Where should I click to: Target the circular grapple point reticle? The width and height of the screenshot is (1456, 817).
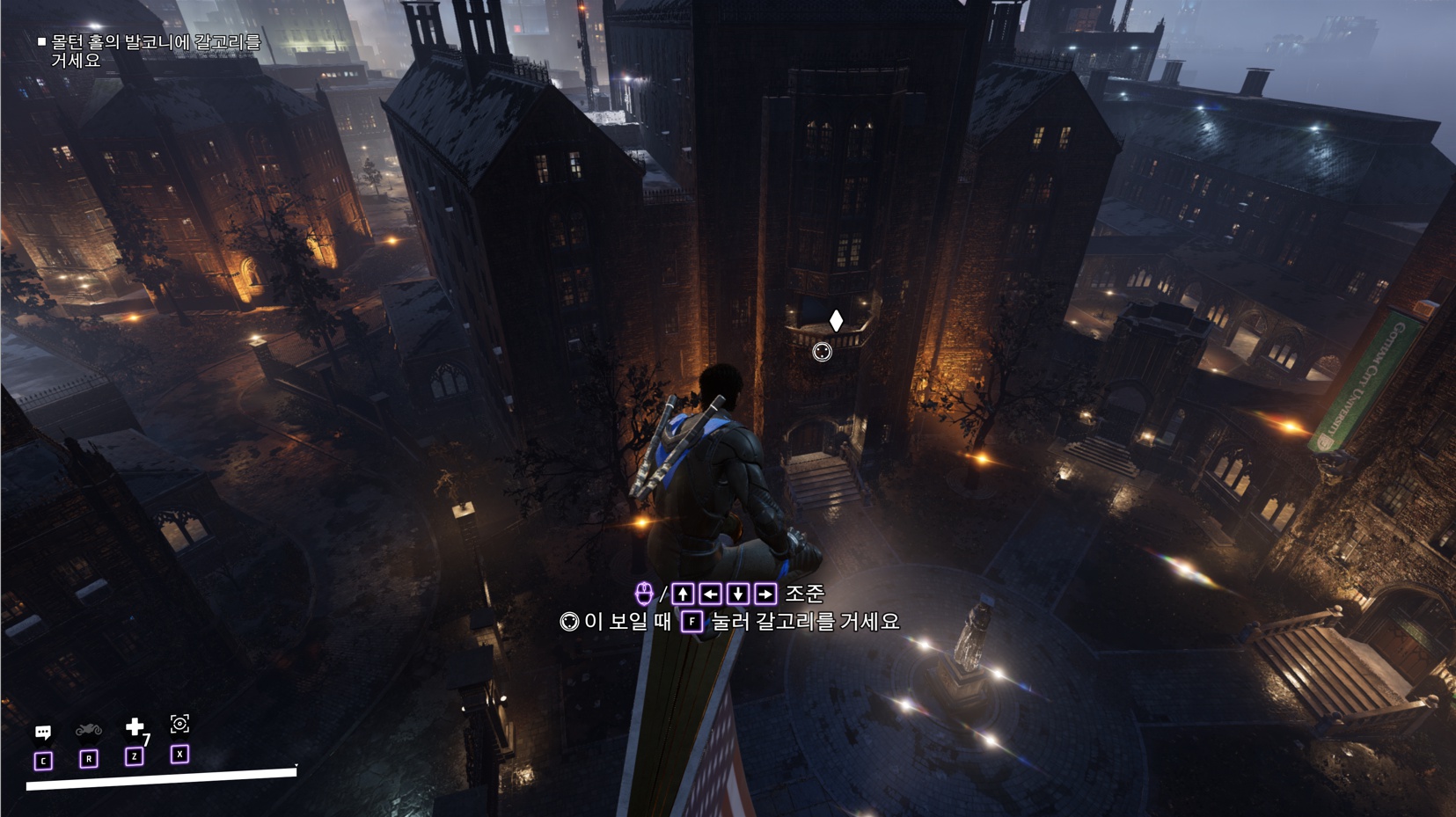click(x=822, y=352)
